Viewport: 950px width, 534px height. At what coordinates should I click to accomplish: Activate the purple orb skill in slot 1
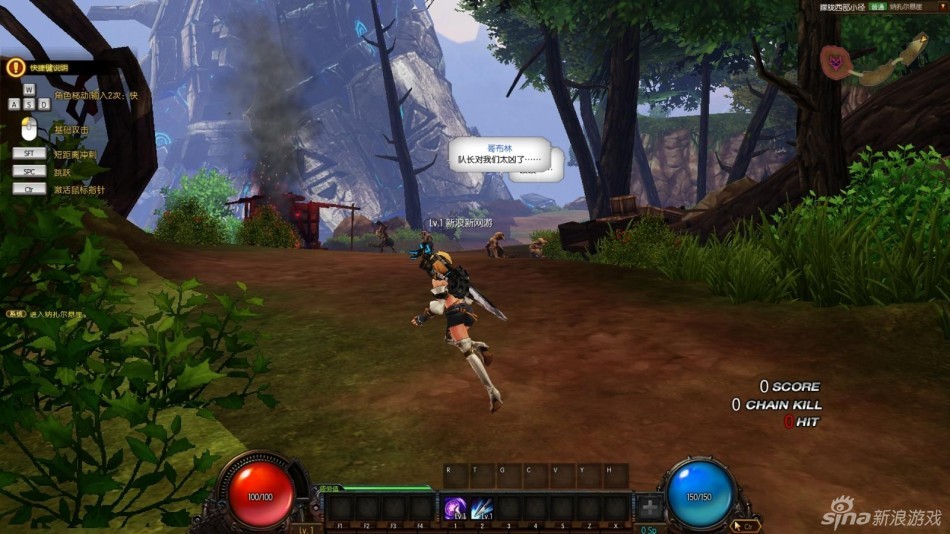[456, 508]
